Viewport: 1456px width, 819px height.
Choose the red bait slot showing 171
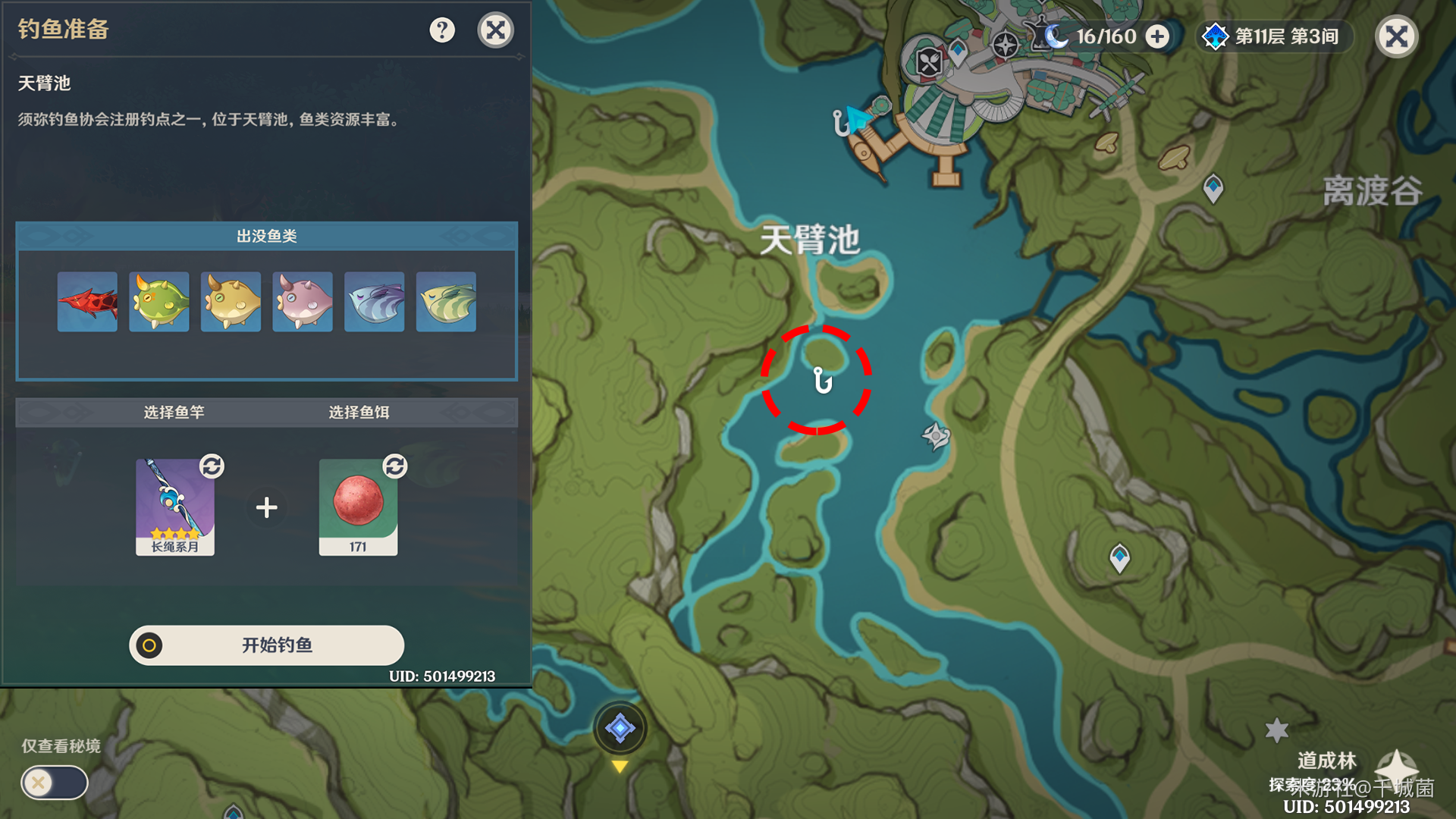(358, 507)
